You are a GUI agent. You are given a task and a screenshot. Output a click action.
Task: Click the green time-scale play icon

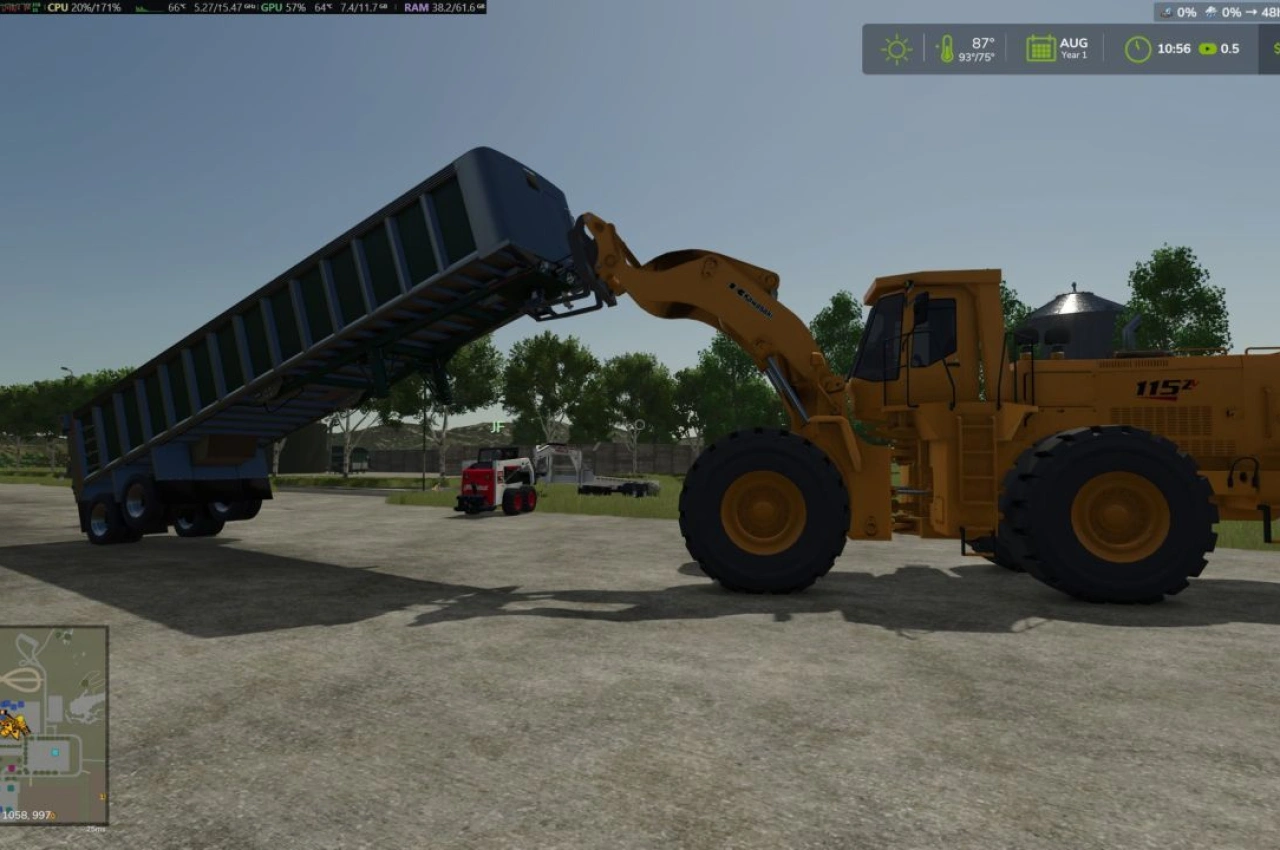[x=1207, y=48]
